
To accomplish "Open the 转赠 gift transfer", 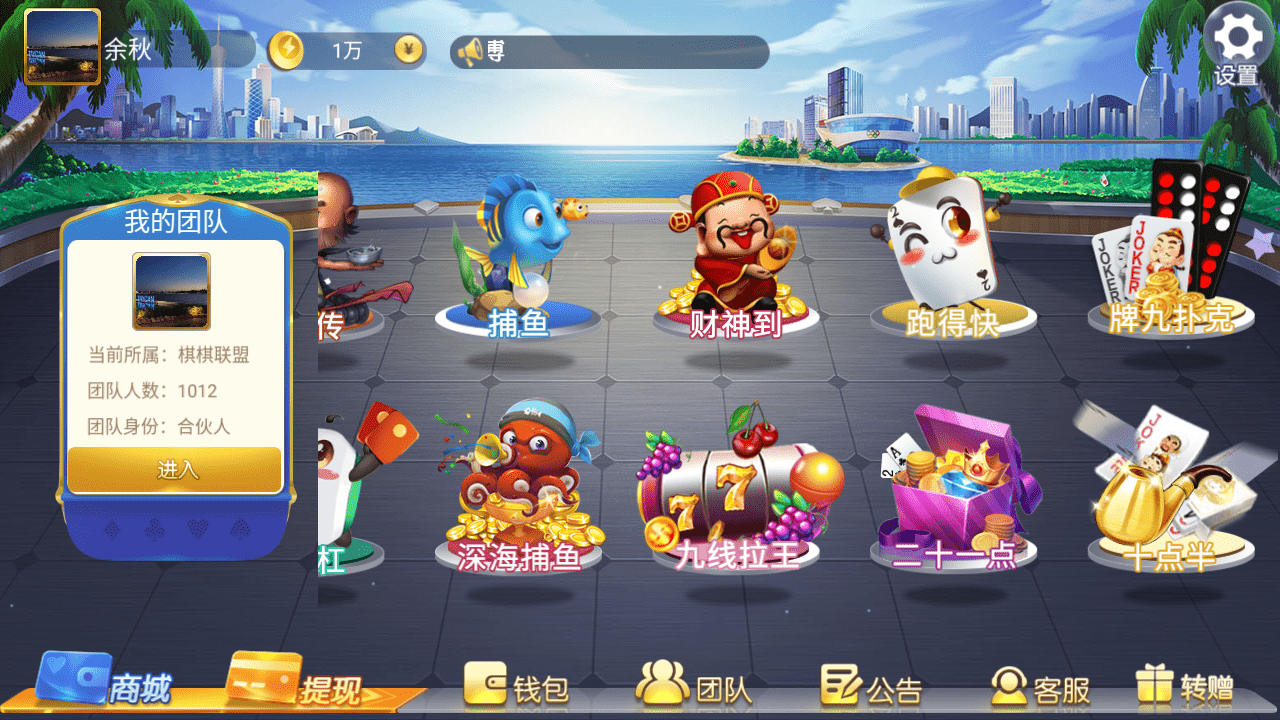I will click(x=1186, y=688).
